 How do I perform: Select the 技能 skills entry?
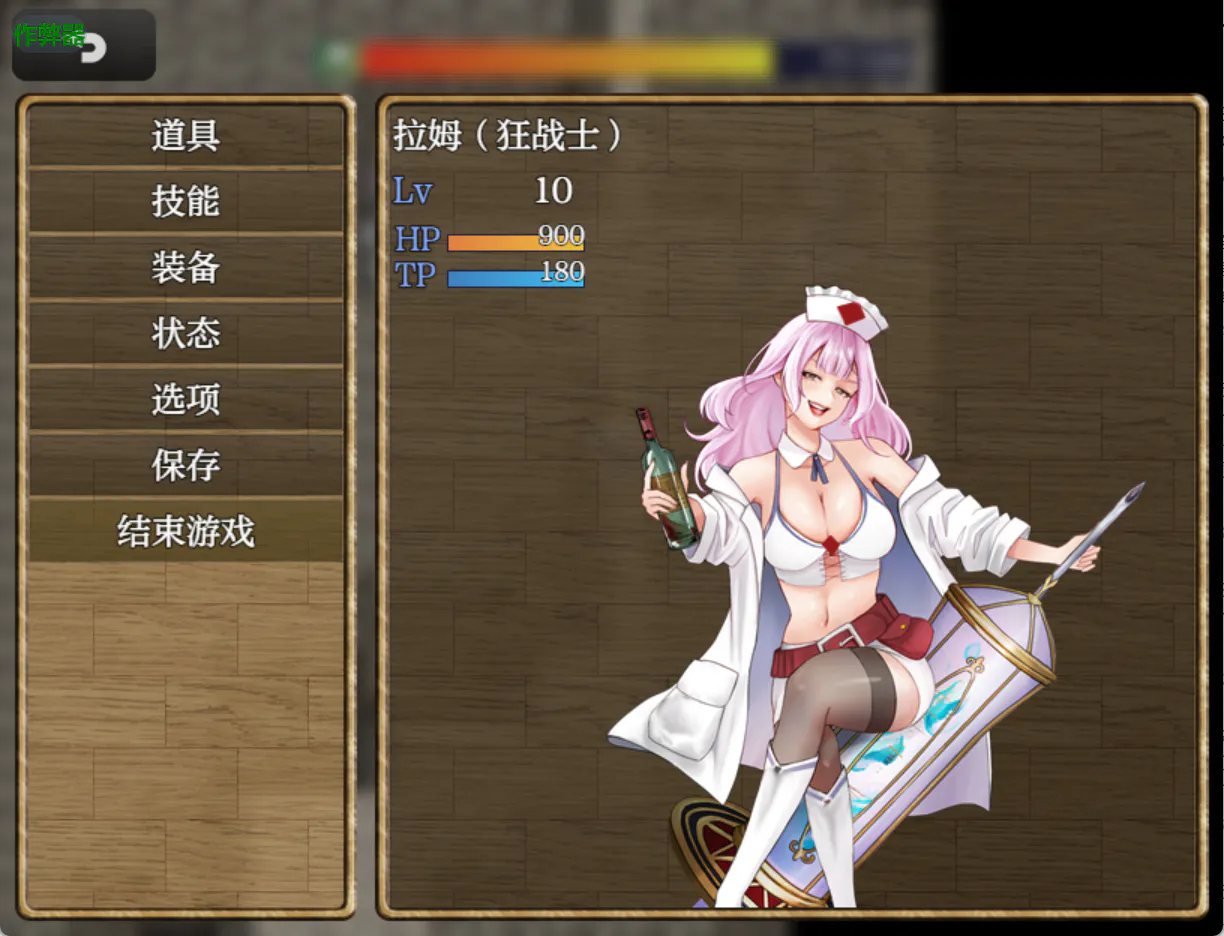coord(186,202)
